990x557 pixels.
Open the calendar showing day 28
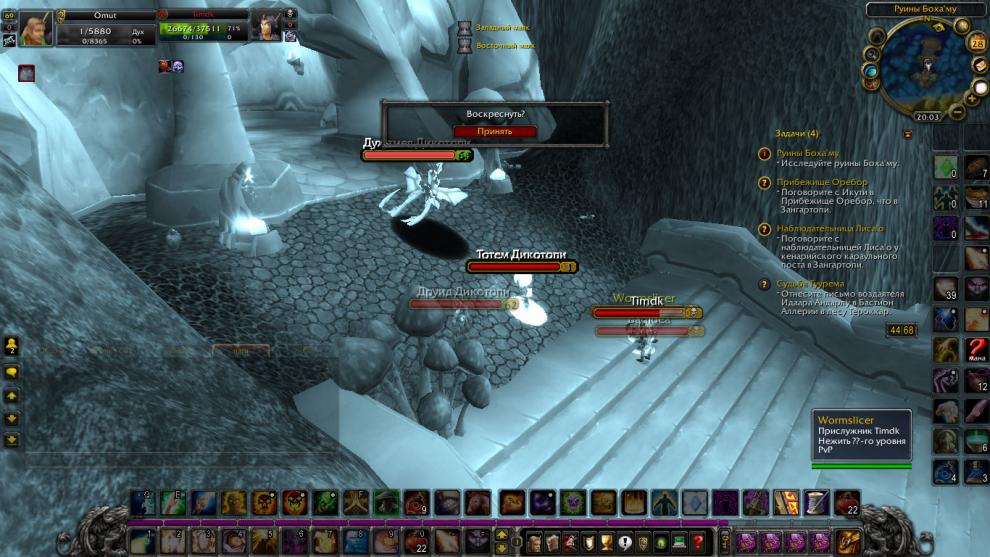click(977, 43)
